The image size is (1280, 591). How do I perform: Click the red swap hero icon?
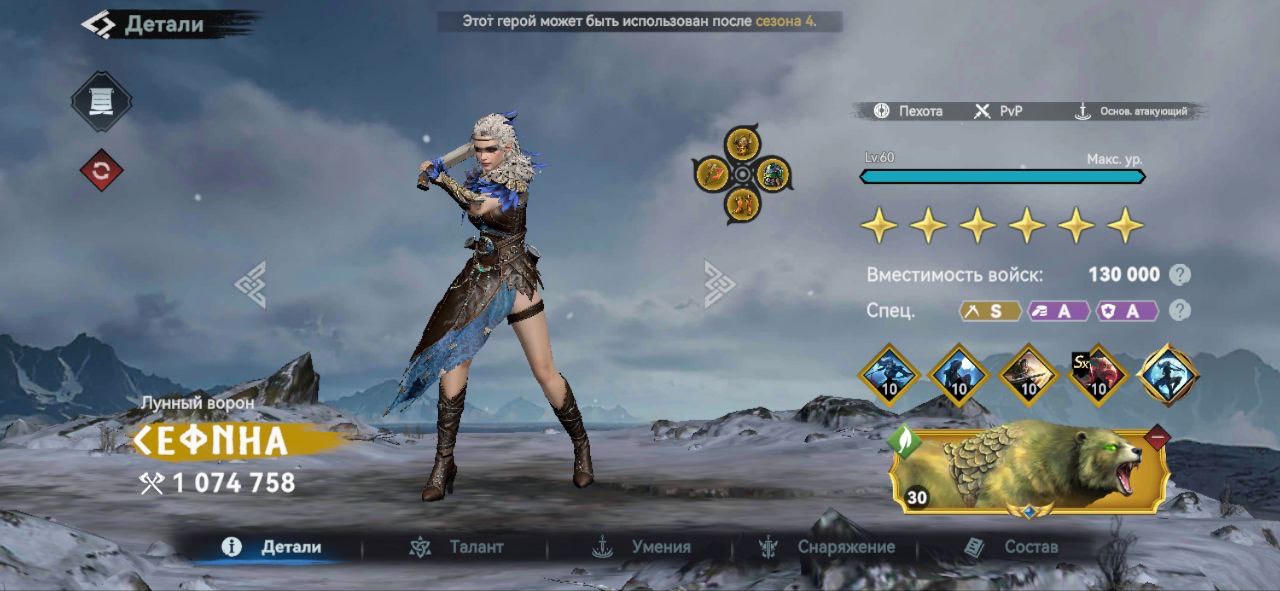coord(101,170)
